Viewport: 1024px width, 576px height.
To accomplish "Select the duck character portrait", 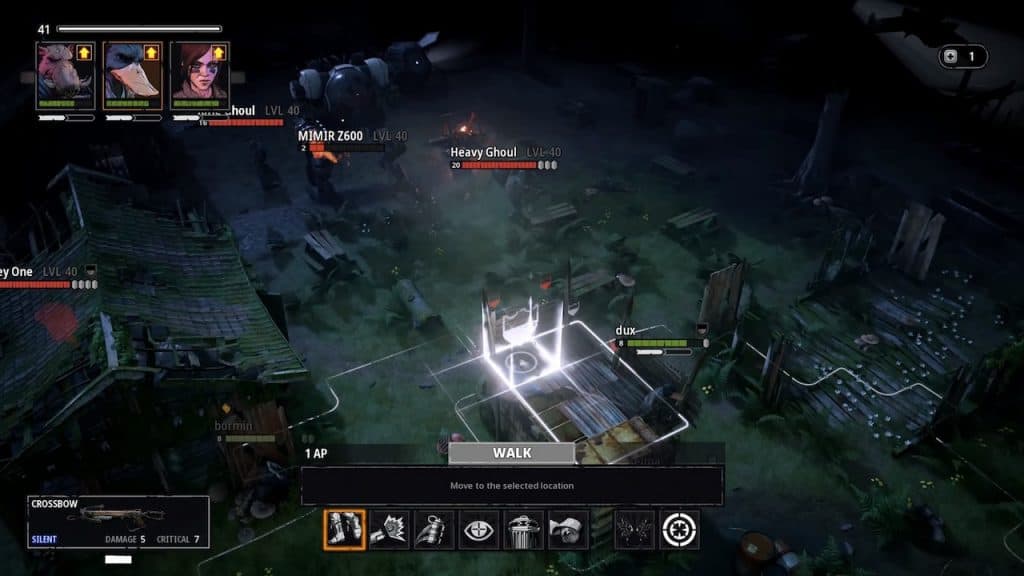I will [x=132, y=75].
